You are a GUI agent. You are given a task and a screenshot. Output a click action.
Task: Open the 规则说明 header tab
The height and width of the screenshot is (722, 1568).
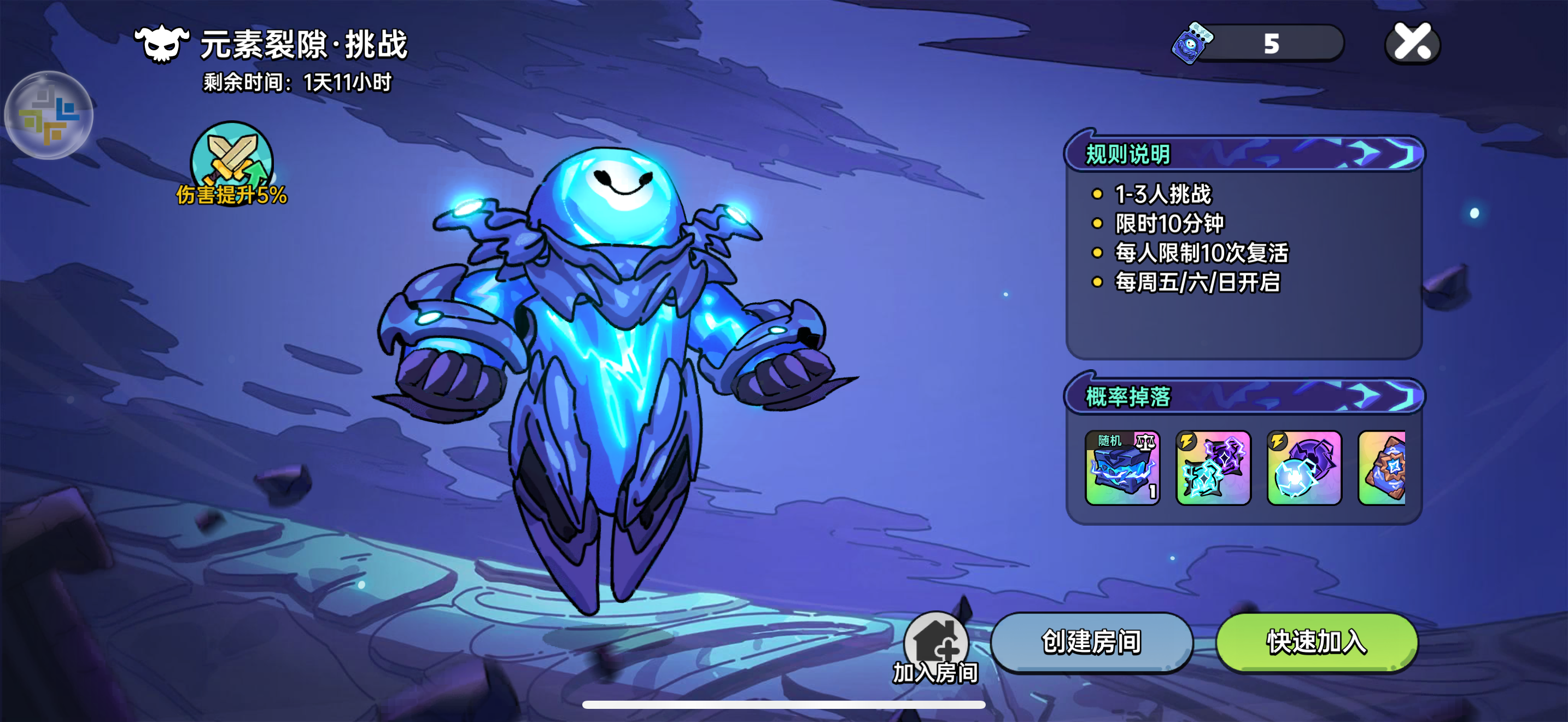[1126, 154]
